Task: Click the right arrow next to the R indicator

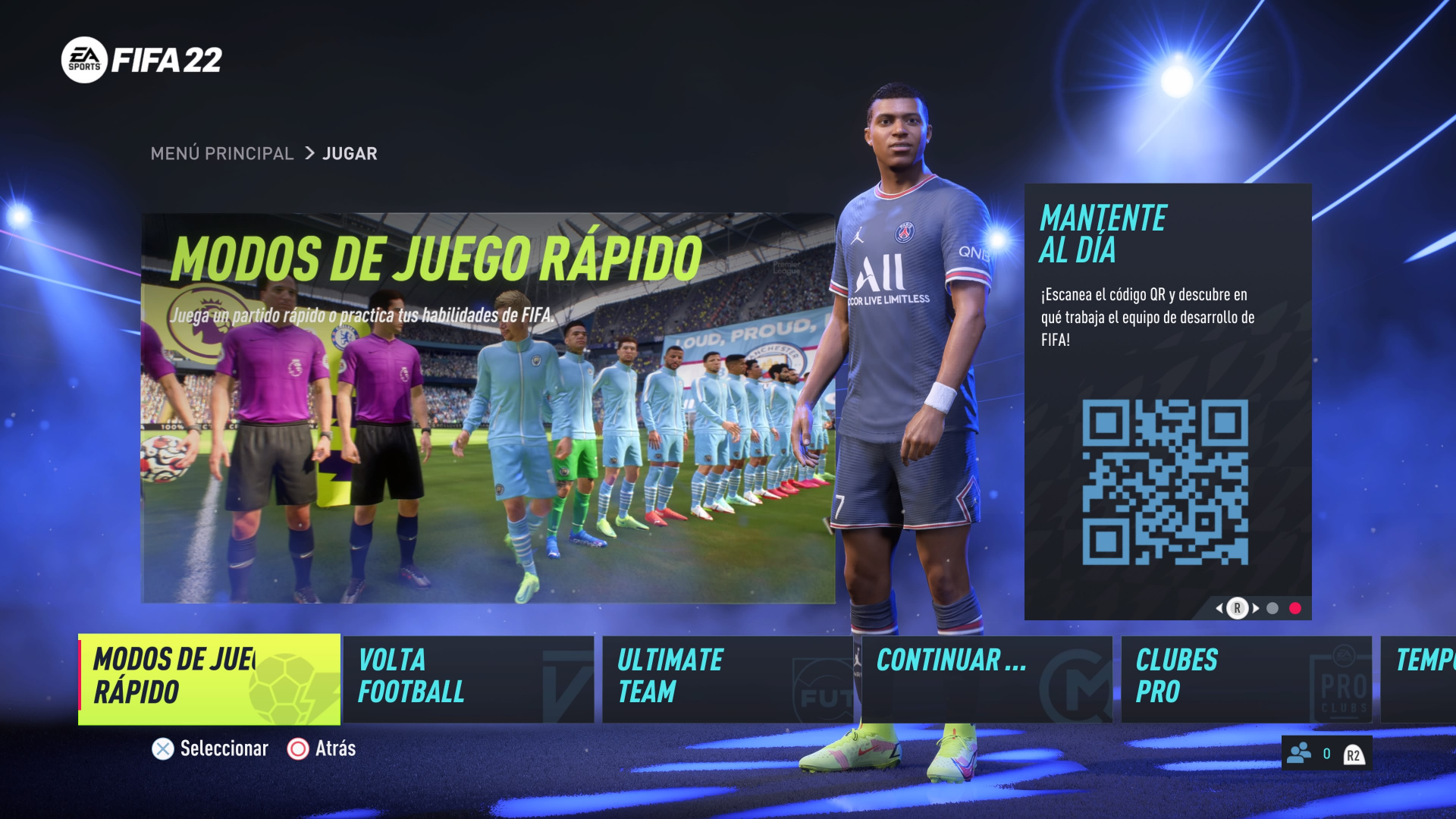Action: pyautogui.click(x=1256, y=608)
